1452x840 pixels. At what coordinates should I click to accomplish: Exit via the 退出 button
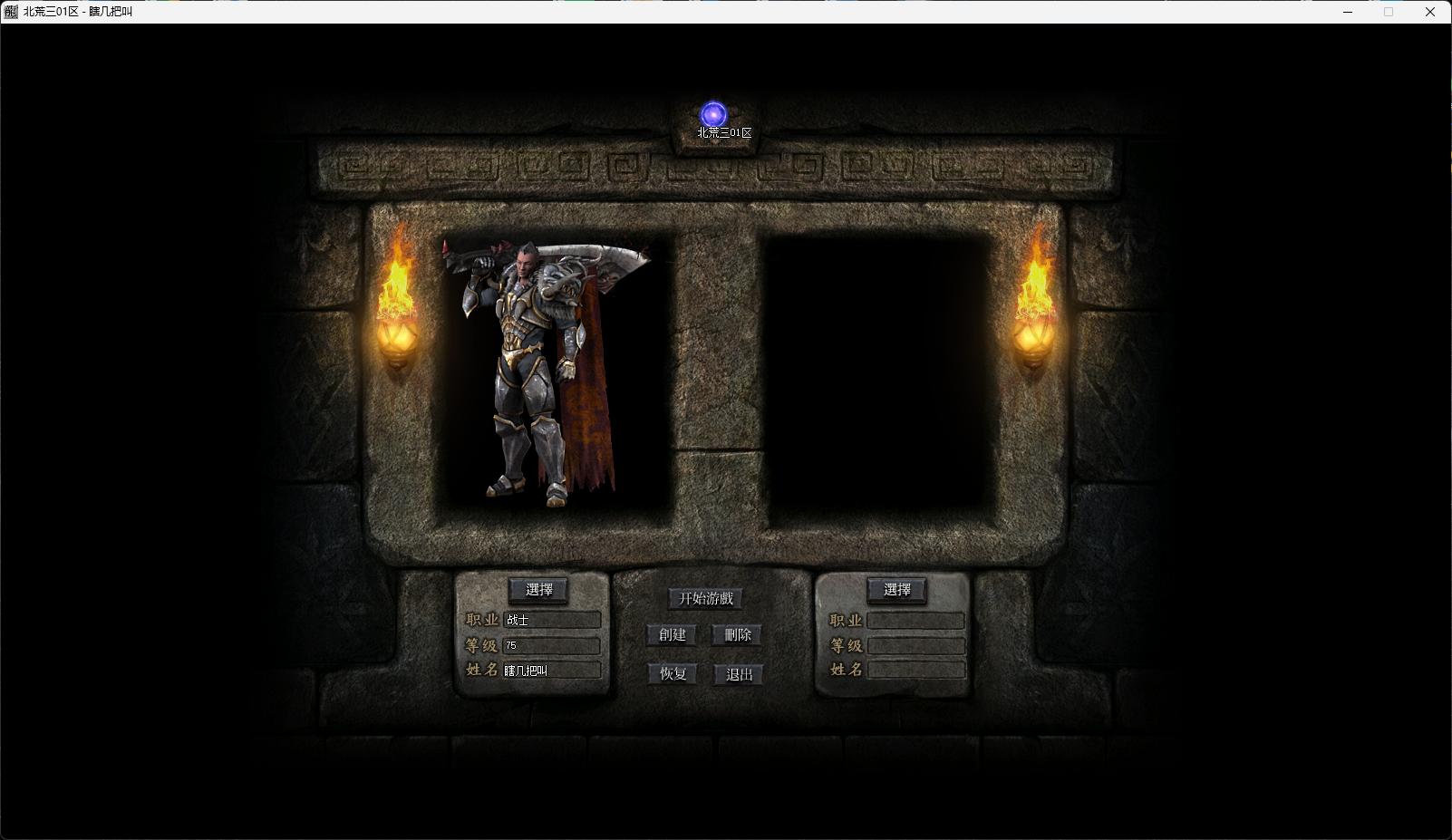point(739,674)
